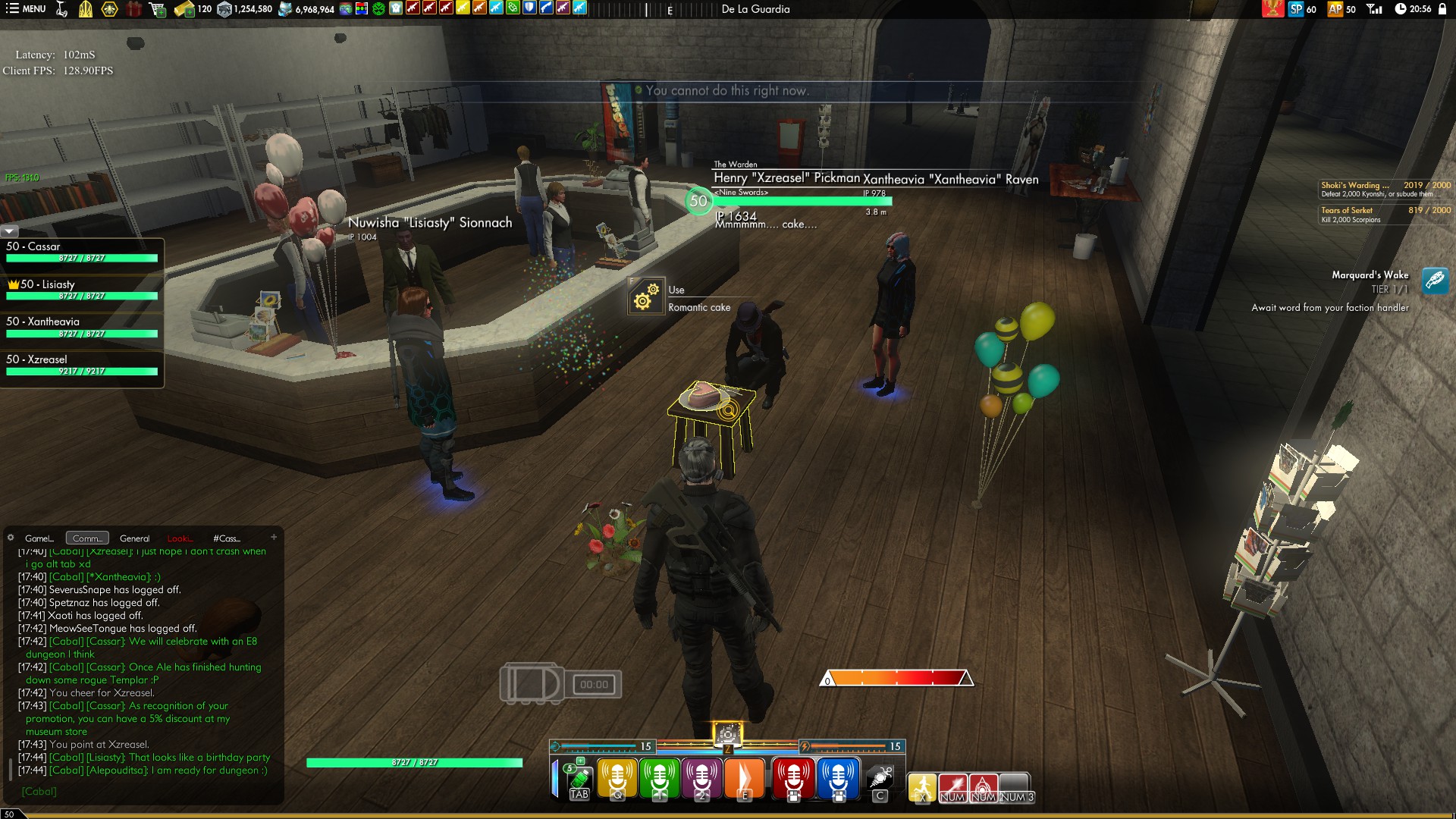The height and width of the screenshot is (819, 1456).
Task: Click the Cabal chat input field
Action: (x=144, y=791)
